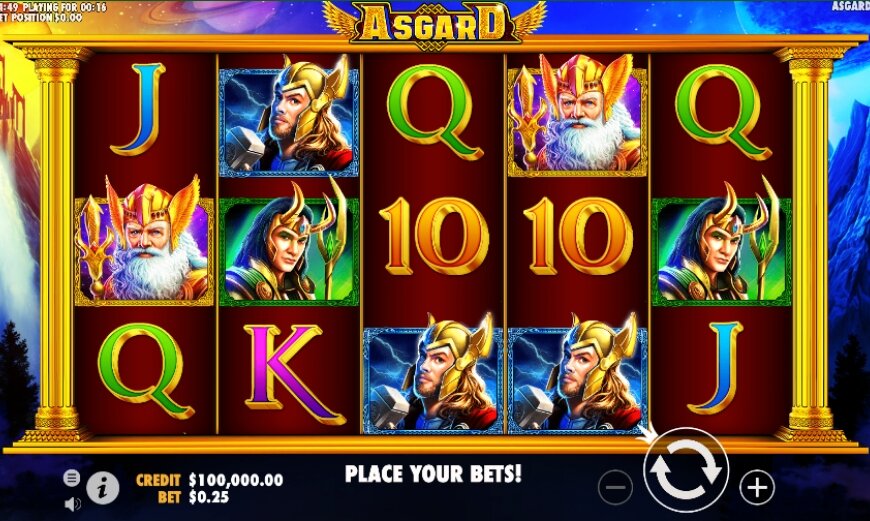
Task: Open the game information (i) button
Action: tap(102, 487)
